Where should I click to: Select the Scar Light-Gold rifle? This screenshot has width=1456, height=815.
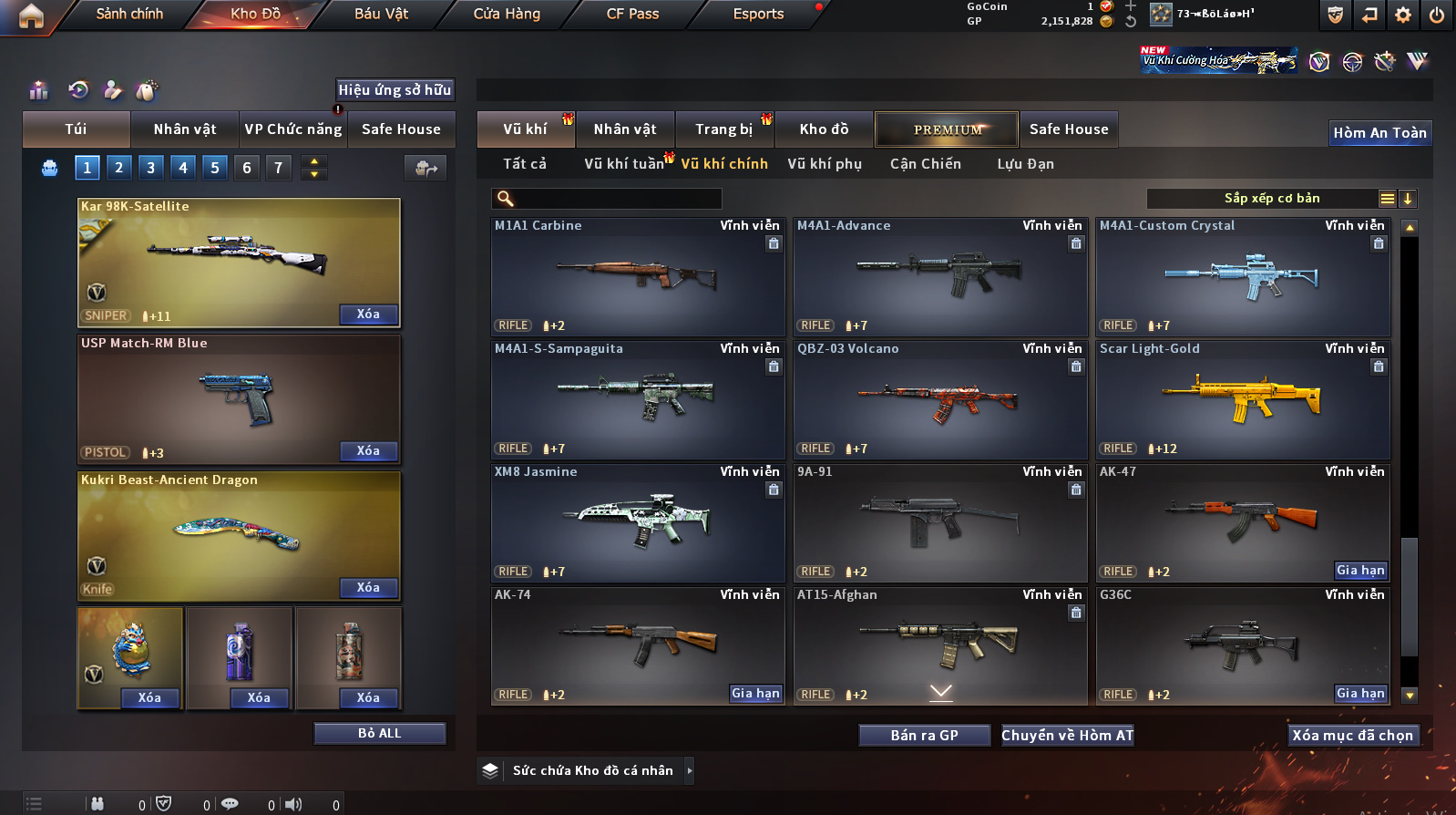tap(1243, 399)
